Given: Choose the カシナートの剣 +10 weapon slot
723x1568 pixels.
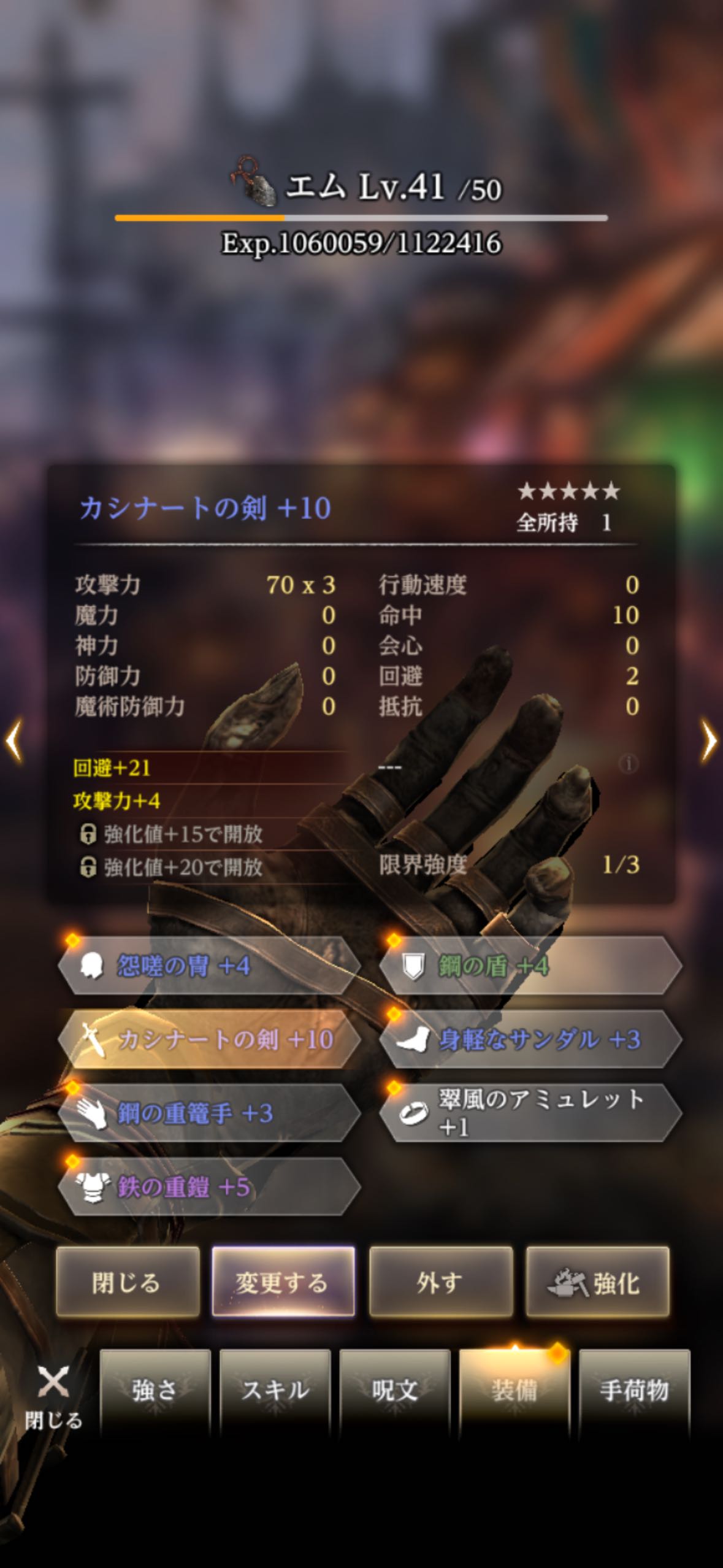Looking at the screenshot, I should coord(208,1040).
